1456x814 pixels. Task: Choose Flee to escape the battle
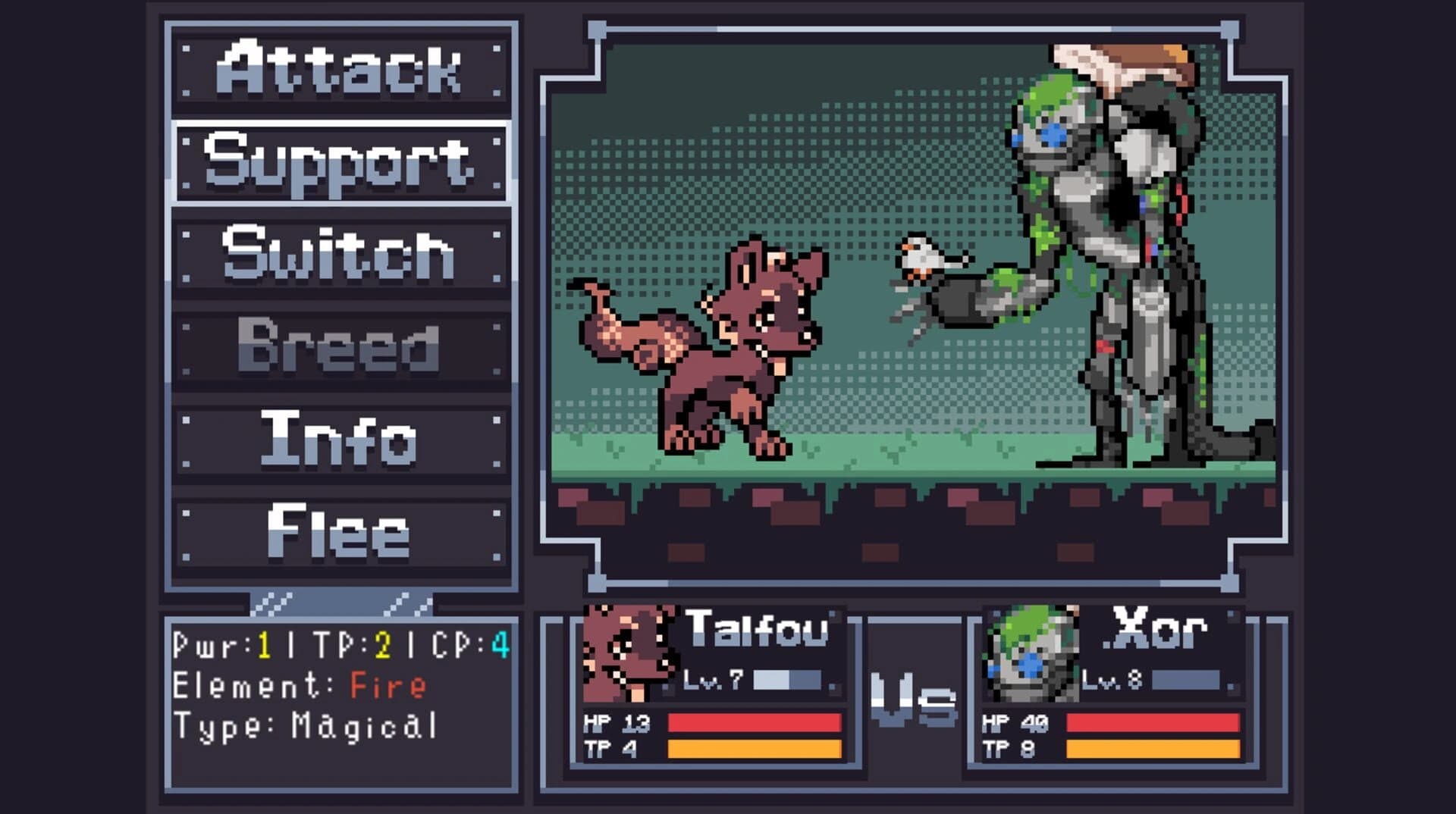(x=341, y=533)
